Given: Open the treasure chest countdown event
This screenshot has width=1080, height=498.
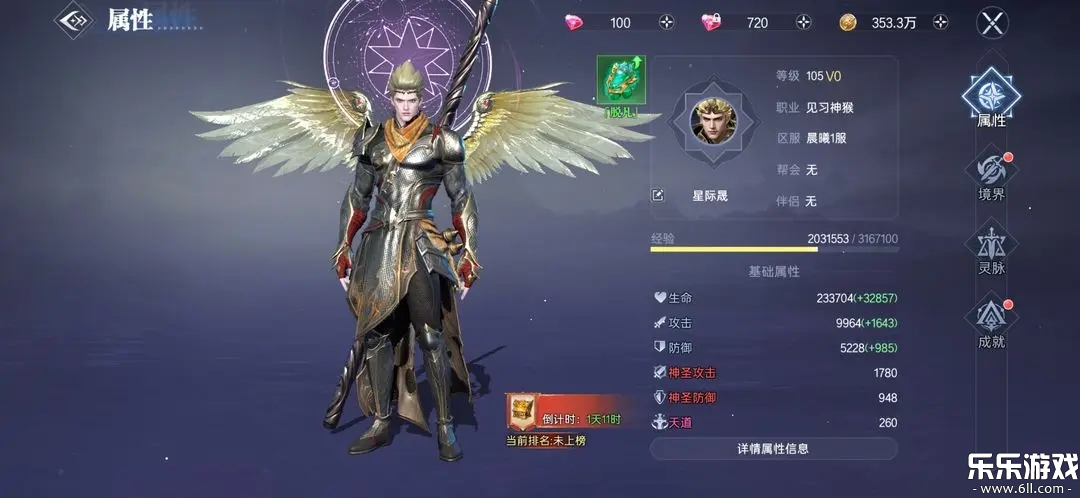Looking at the screenshot, I should (x=524, y=410).
